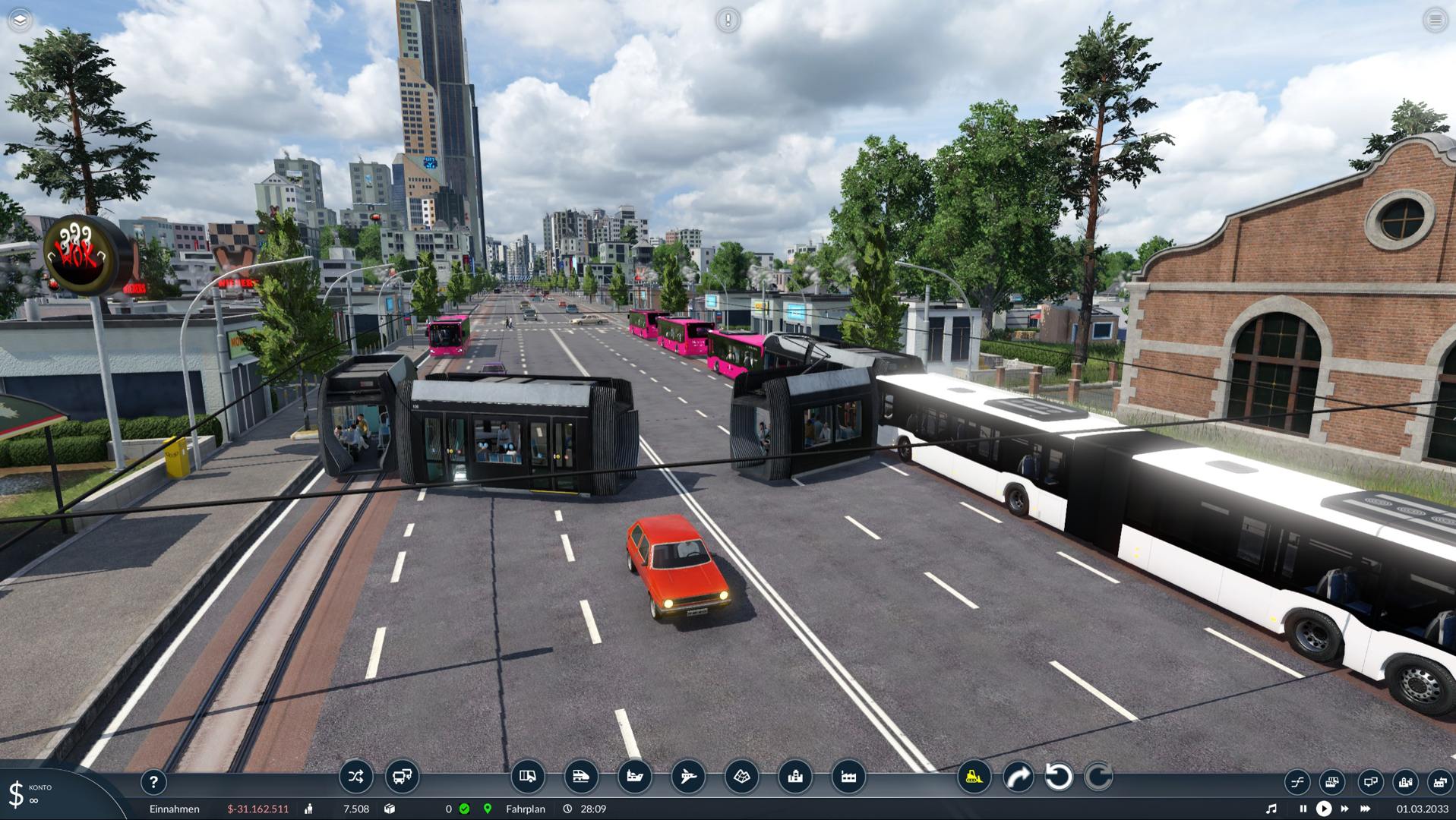Open the terrain landscaping tools

click(742, 777)
